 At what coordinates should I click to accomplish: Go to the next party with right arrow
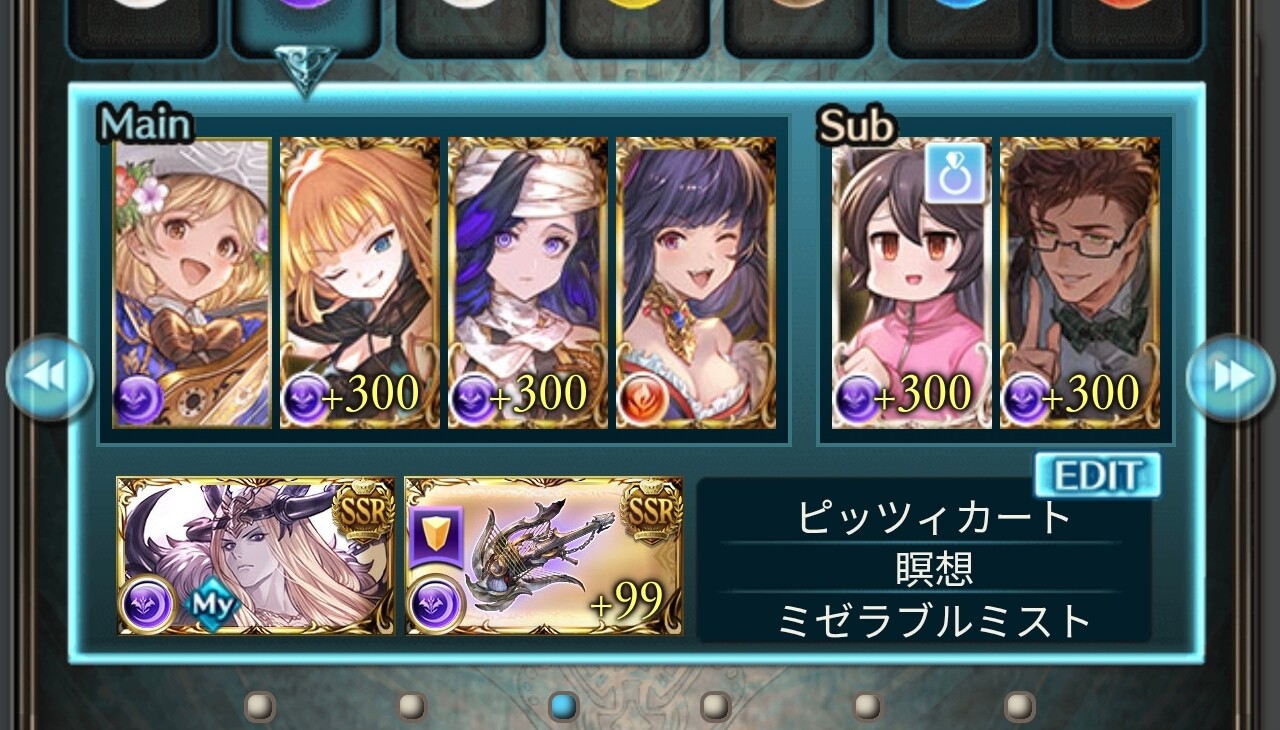pos(1231,377)
